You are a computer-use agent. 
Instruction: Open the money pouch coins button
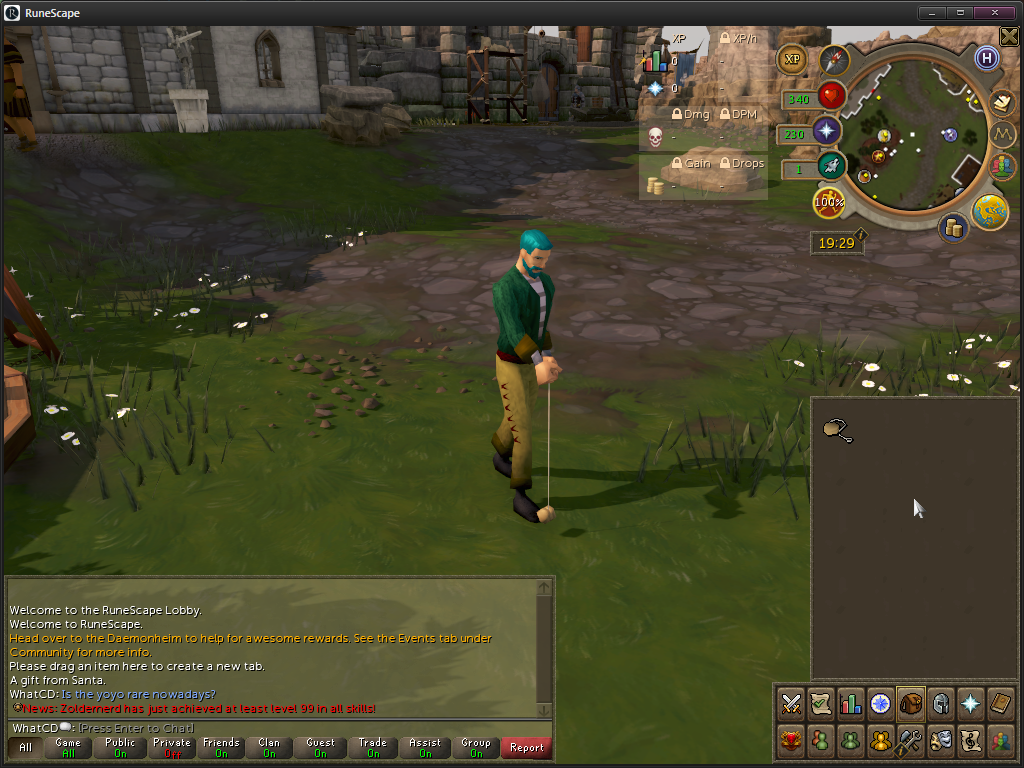pyautogui.click(x=953, y=228)
